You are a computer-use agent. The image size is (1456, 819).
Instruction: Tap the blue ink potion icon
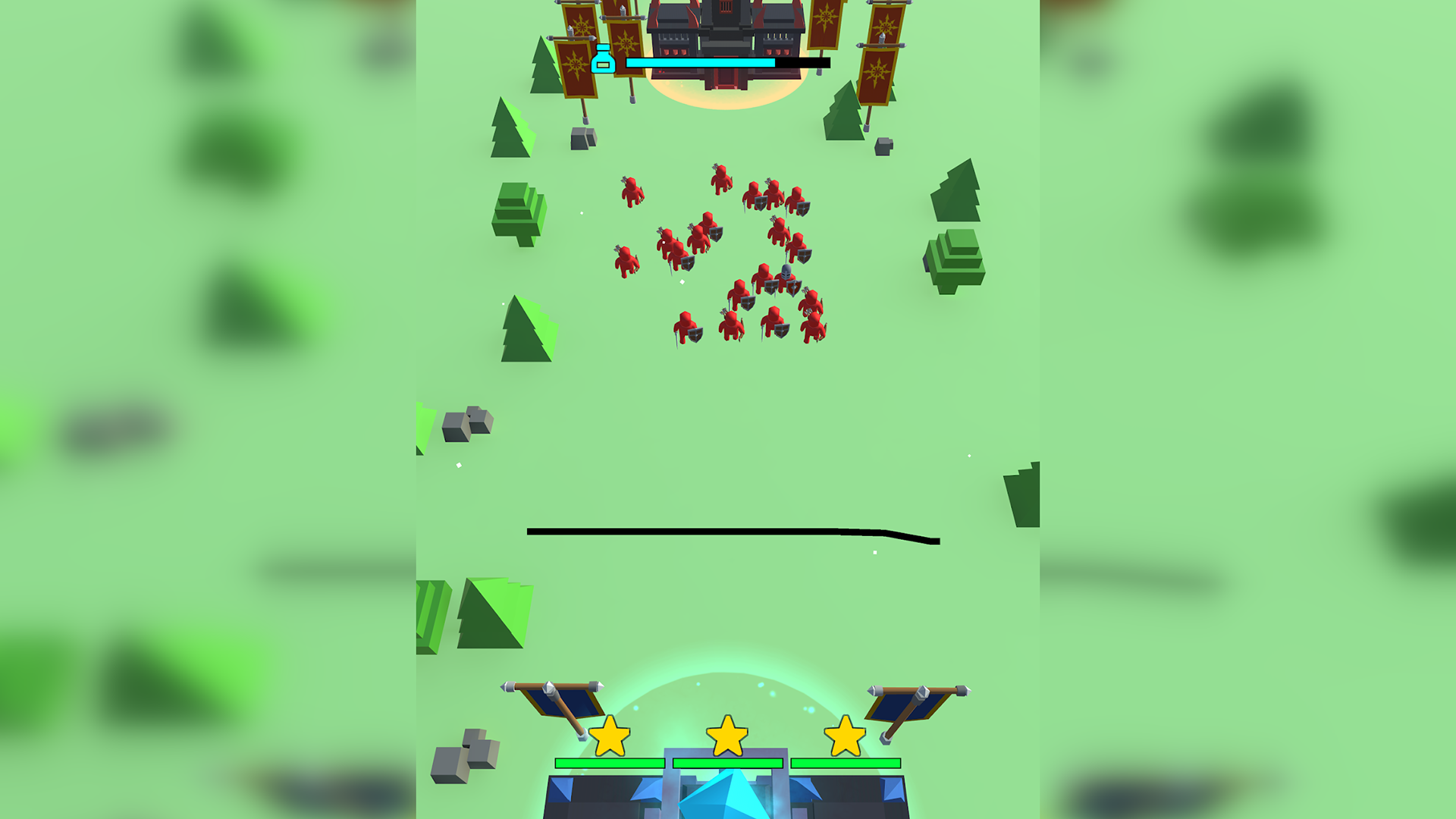coord(603,59)
